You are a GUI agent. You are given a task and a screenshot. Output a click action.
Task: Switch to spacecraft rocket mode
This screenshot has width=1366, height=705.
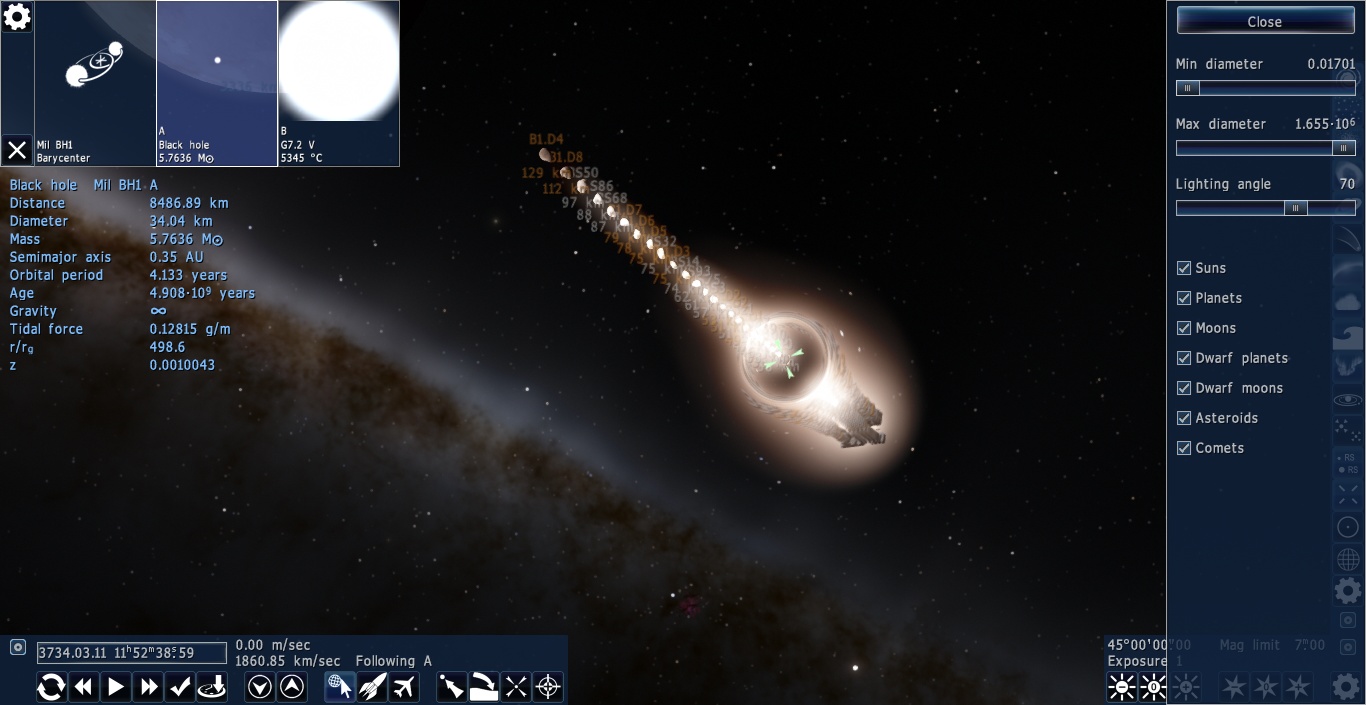(372, 687)
